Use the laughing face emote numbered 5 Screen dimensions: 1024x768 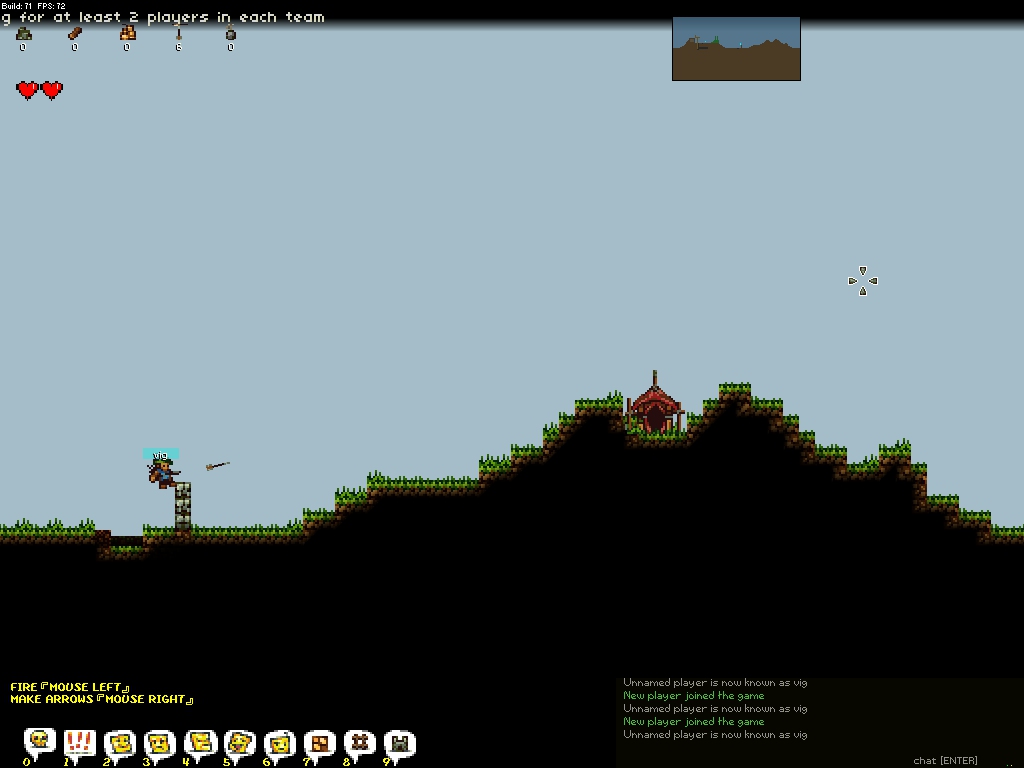coord(239,742)
